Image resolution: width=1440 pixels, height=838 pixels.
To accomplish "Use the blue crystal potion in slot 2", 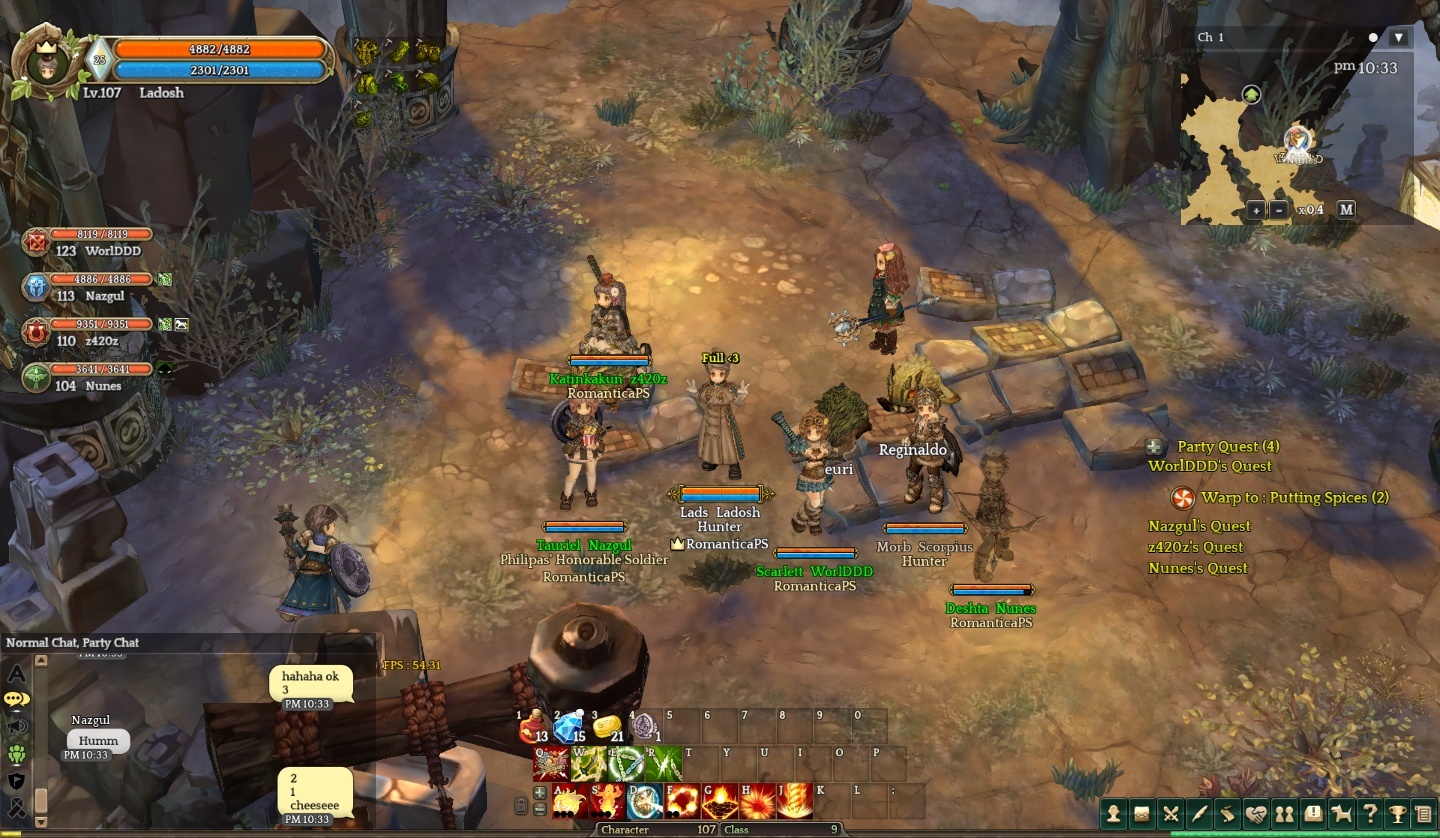I will [570, 727].
